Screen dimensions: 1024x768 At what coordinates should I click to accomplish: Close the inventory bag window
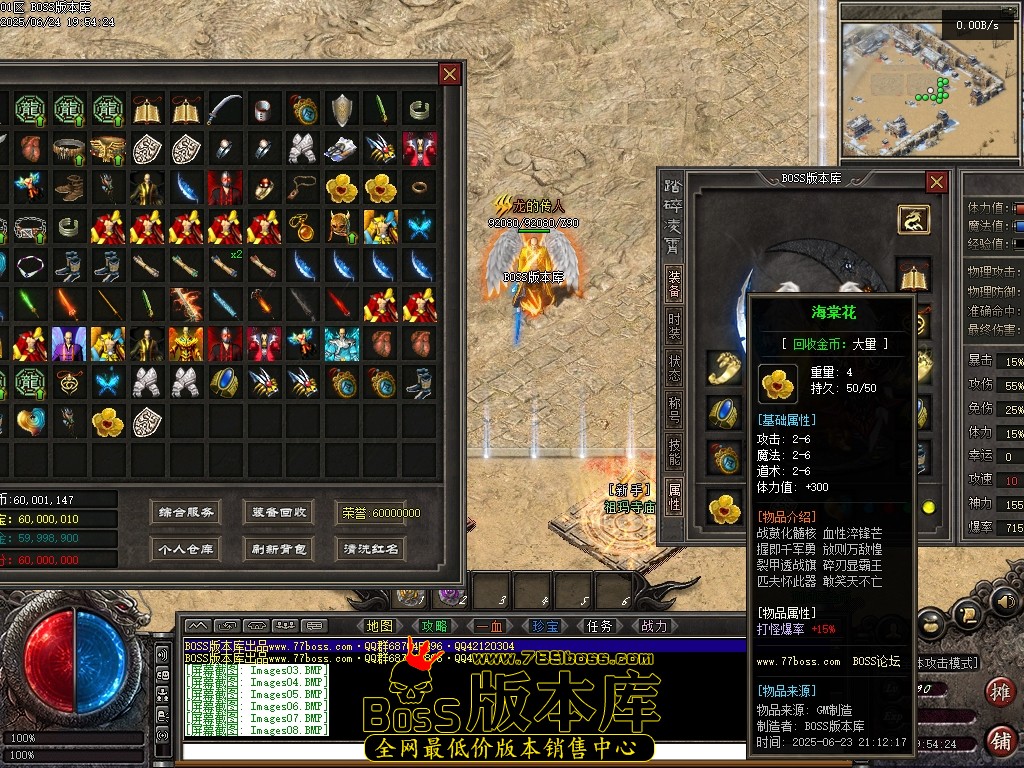pos(450,74)
